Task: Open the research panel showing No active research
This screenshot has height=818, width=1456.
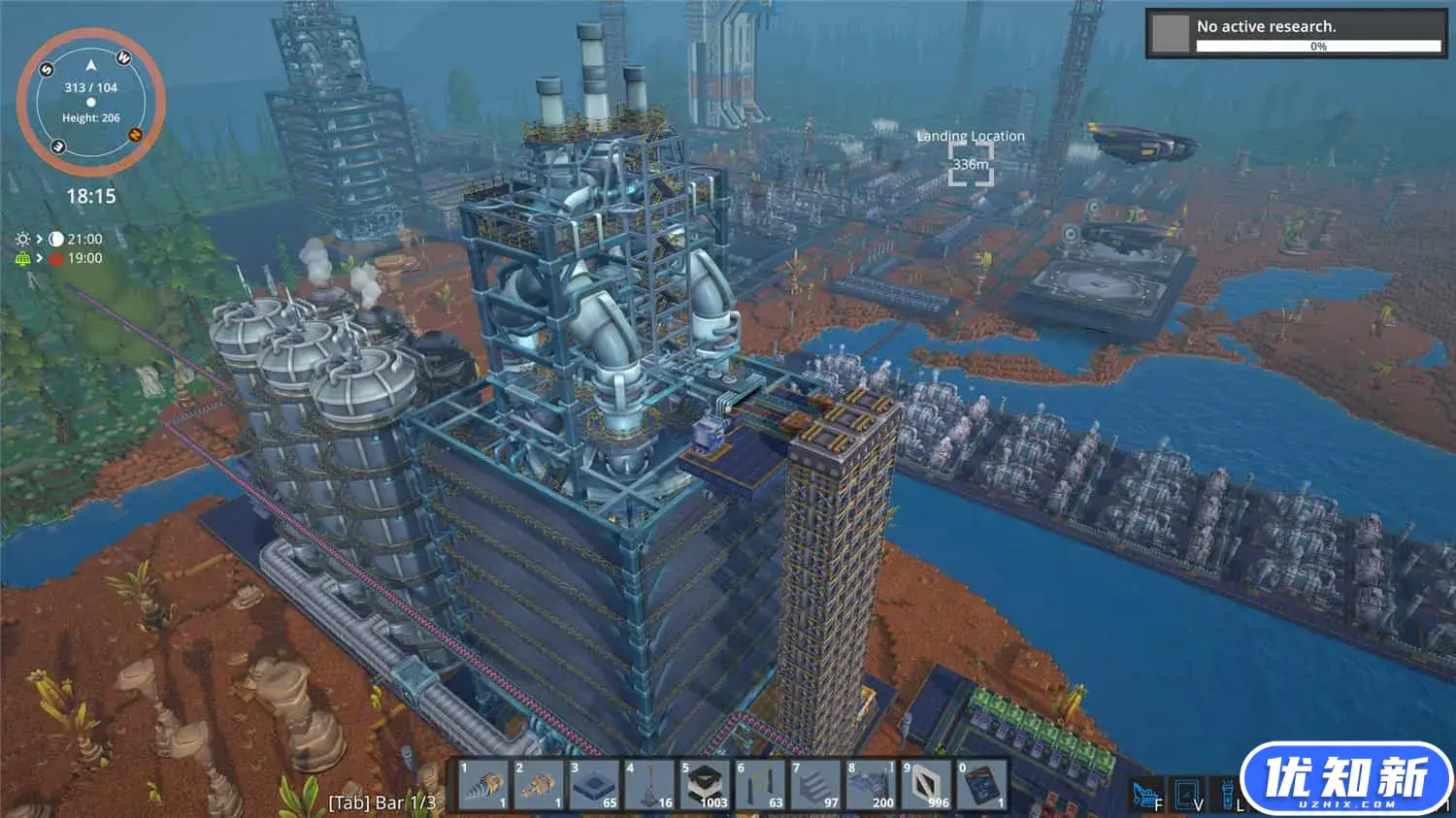Action: pyautogui.click(x=1295, y=34)
